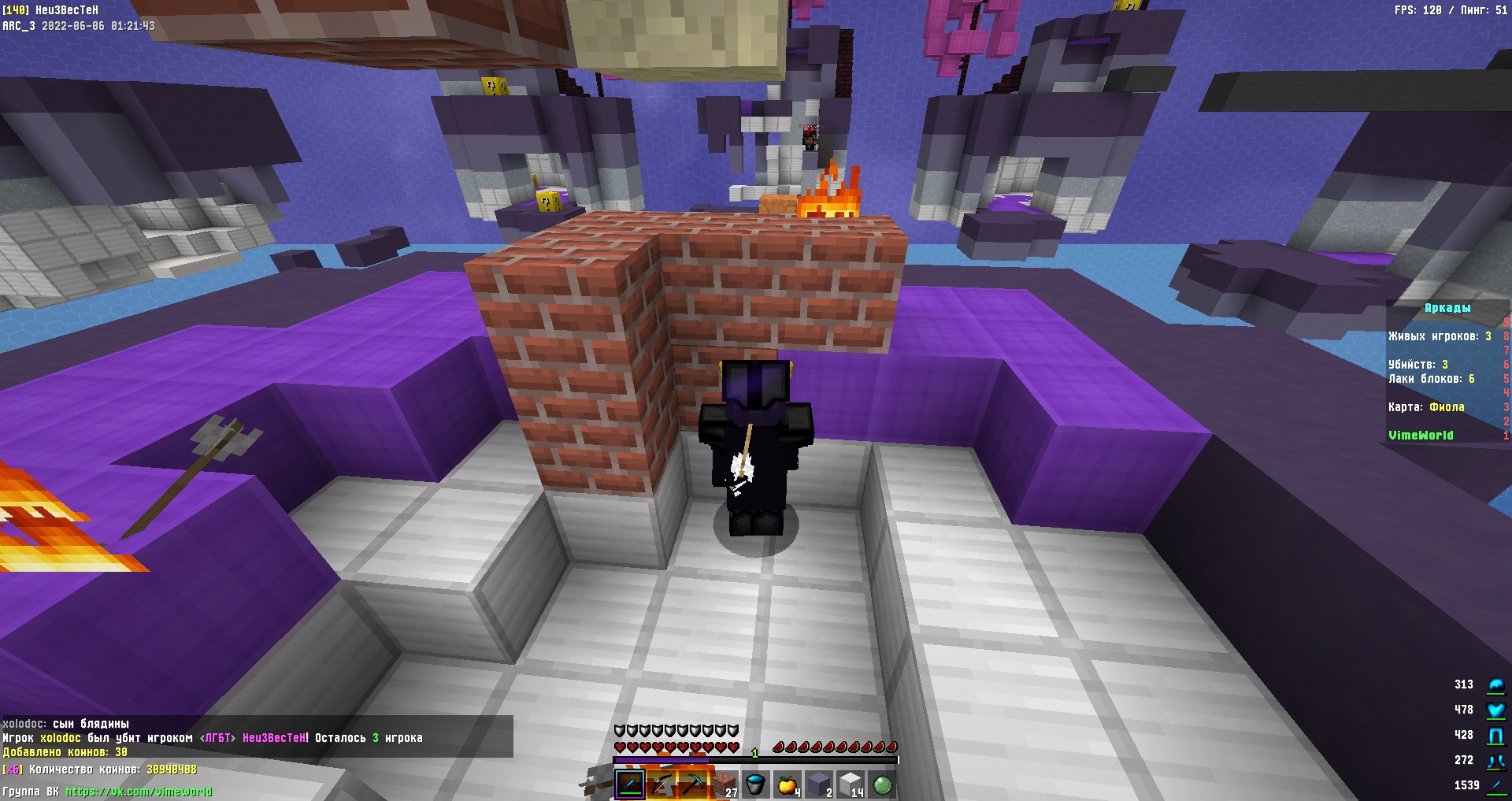Screen dimensions: 1512x801
Task: Select the white quartz block stack of 14
Action: tap(850, 784)
